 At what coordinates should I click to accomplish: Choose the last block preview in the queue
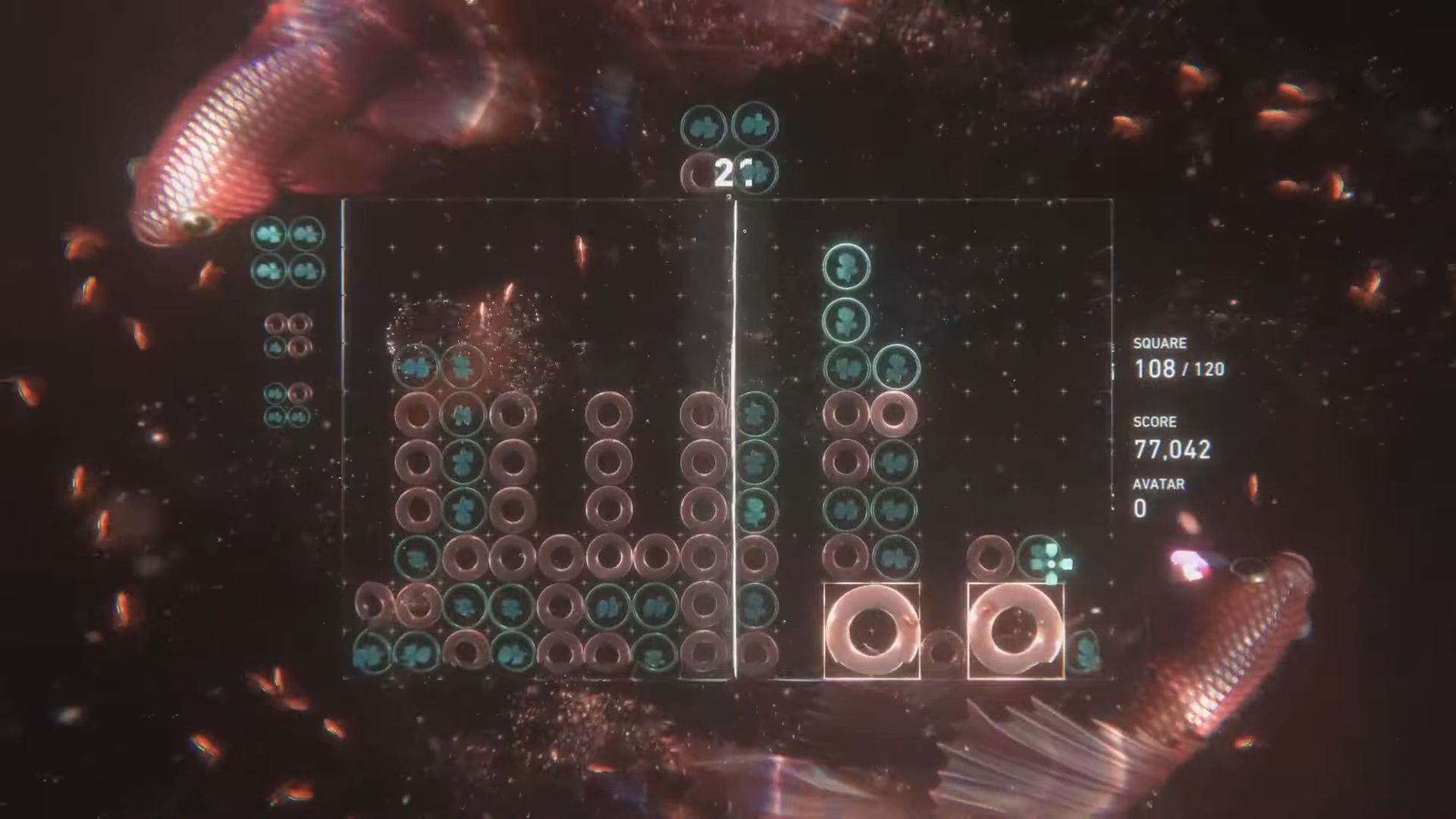pos(287,404)
